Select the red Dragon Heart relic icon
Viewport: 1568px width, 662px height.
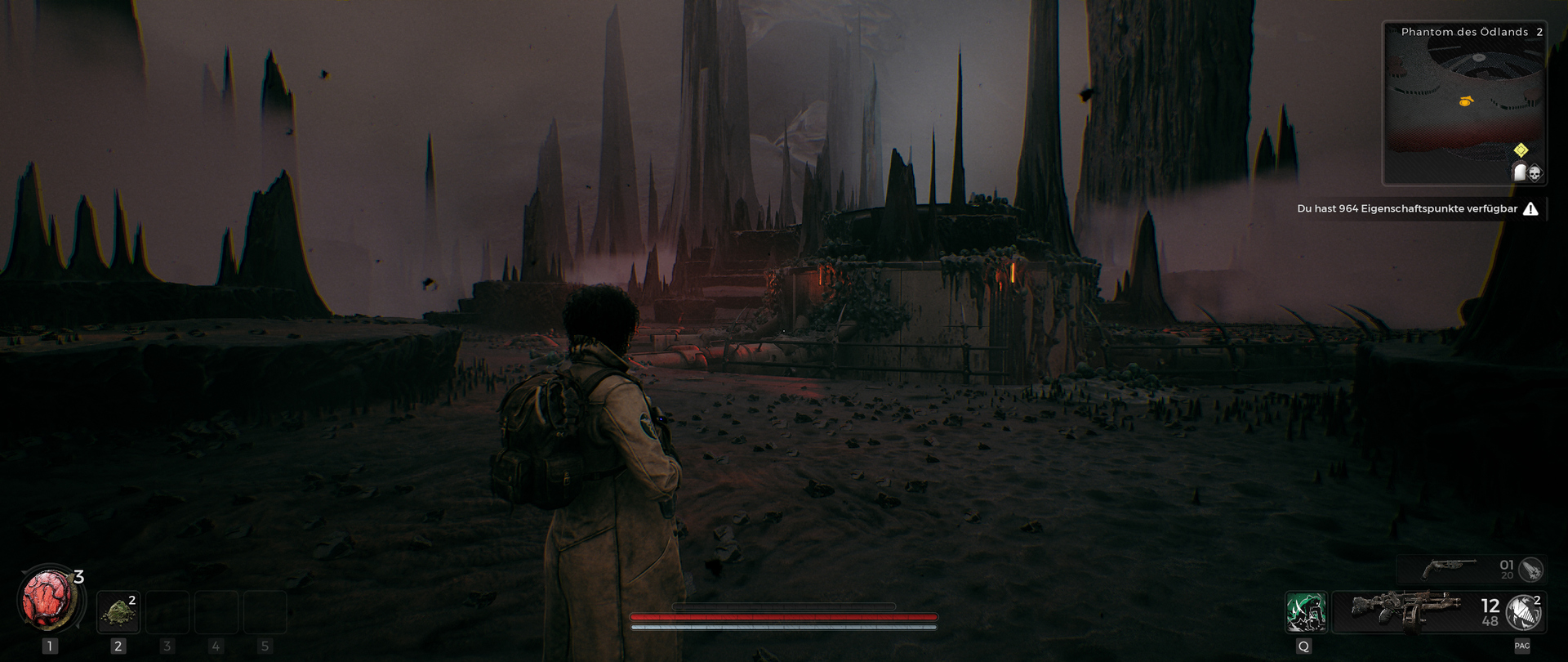(48, 600)
